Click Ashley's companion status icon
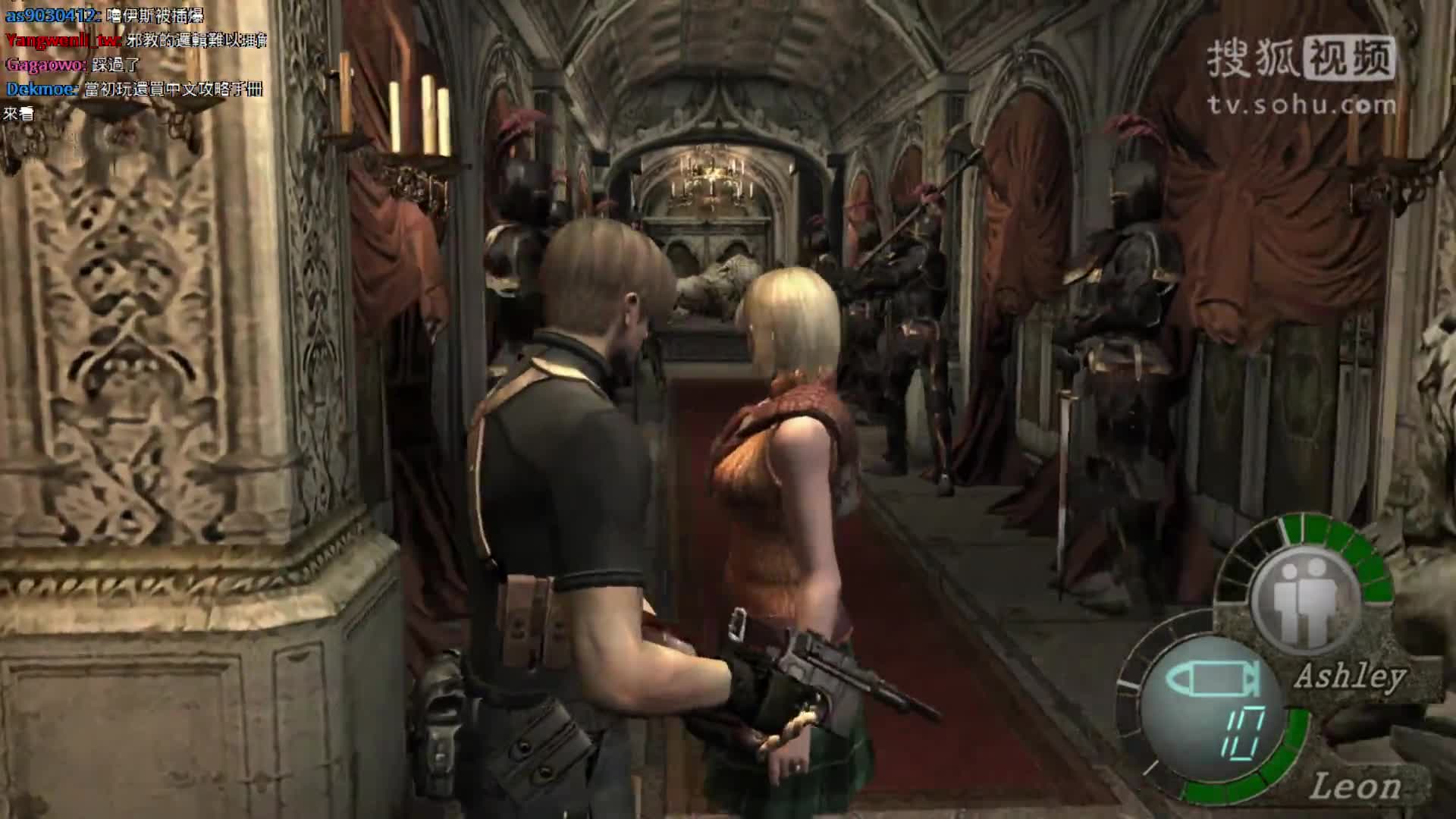This screenshot has height=819, width=1456. (x=1305, y=597)
